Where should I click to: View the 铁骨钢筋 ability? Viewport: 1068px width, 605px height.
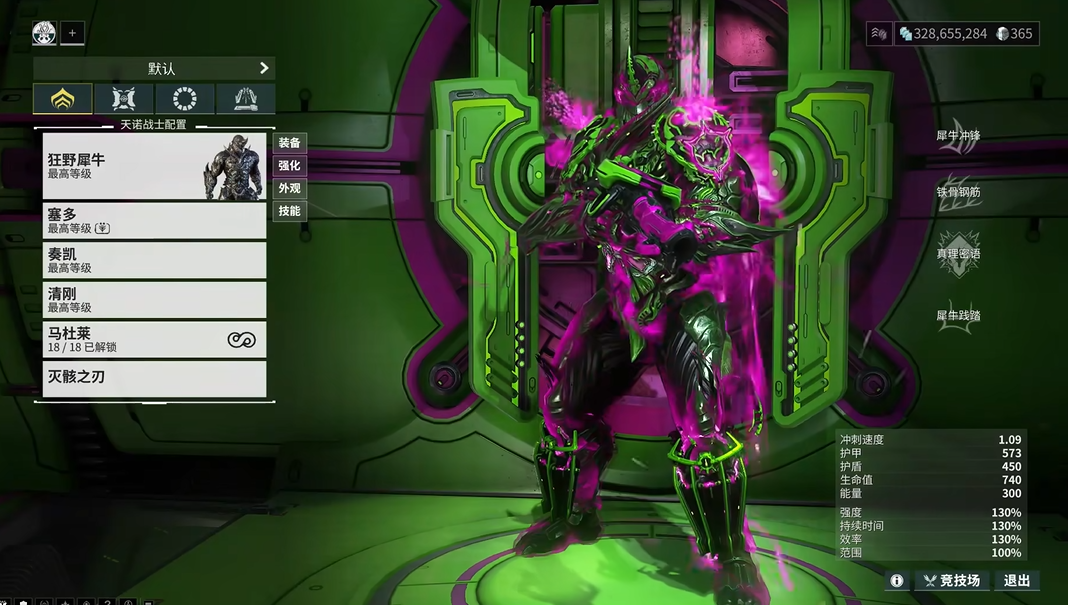tap(957, 192)
